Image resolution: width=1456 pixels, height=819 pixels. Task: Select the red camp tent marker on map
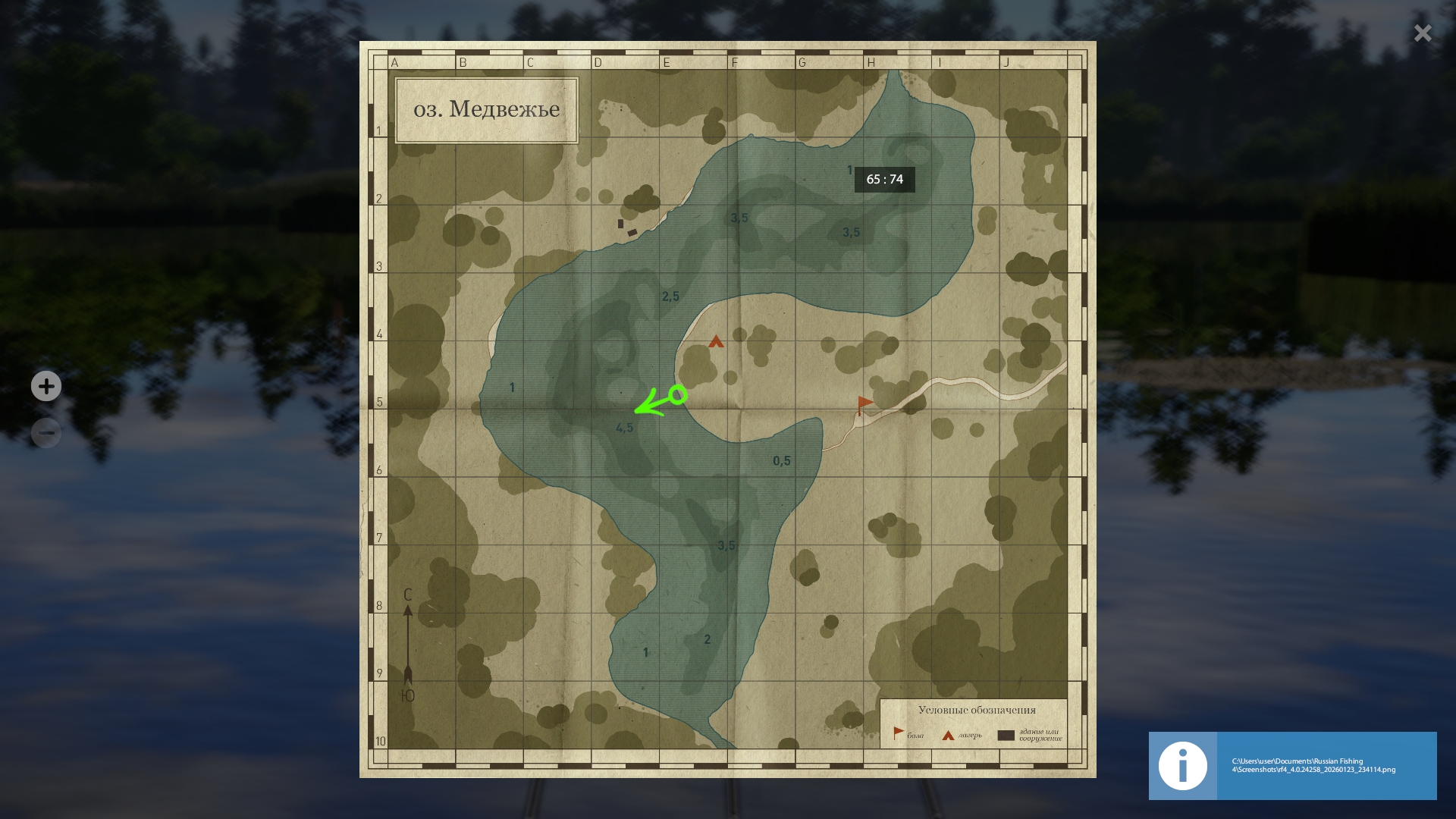(x=716, y=342)
